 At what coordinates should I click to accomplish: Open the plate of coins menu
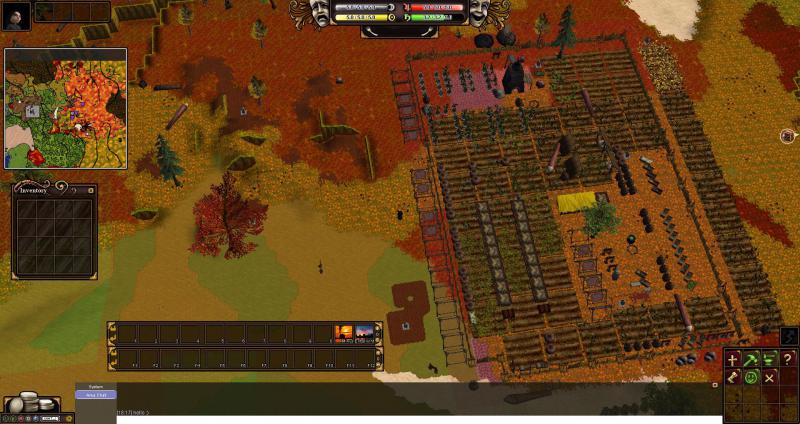coord(30,403)
